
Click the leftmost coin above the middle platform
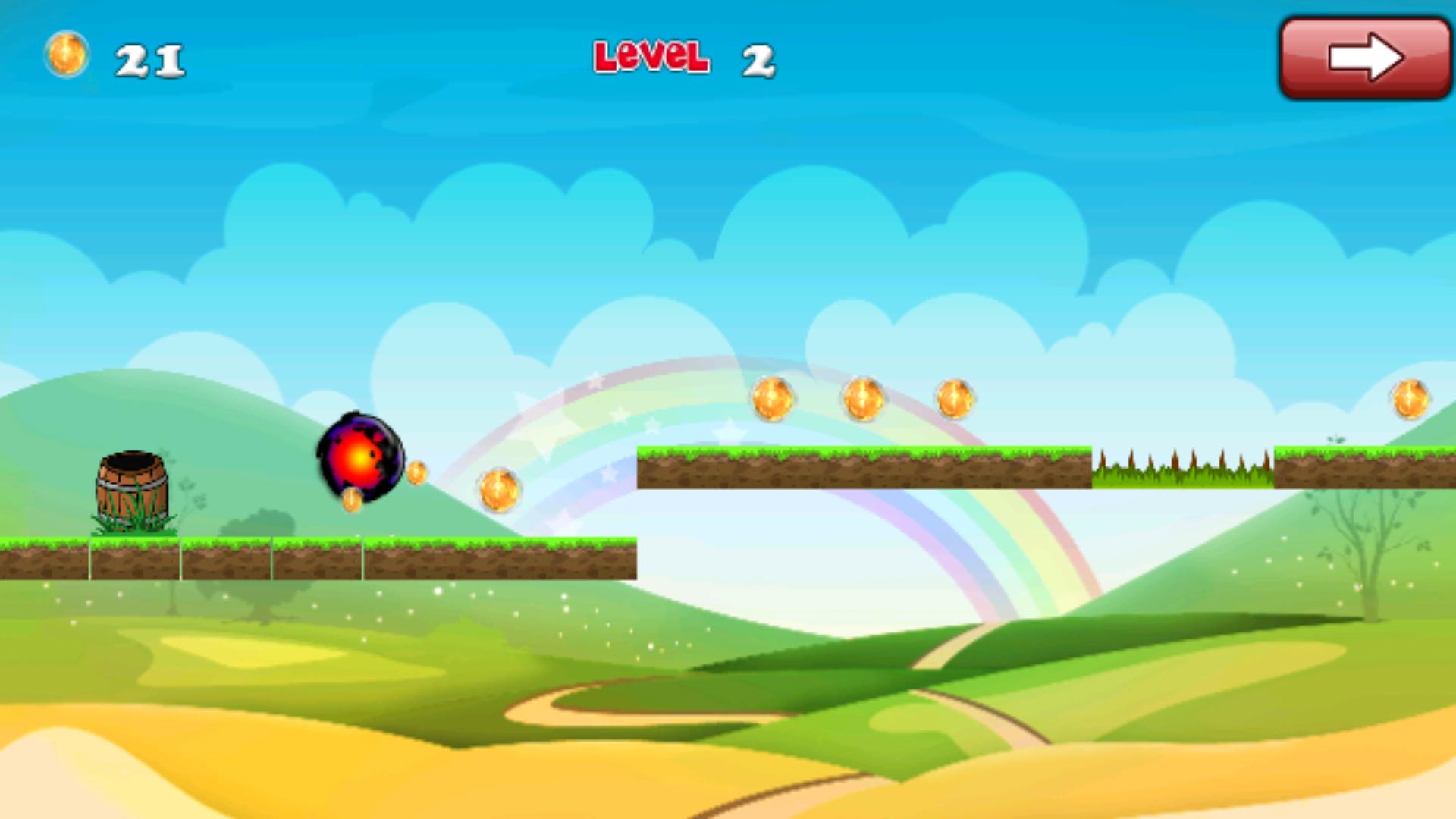coord(773,400)
